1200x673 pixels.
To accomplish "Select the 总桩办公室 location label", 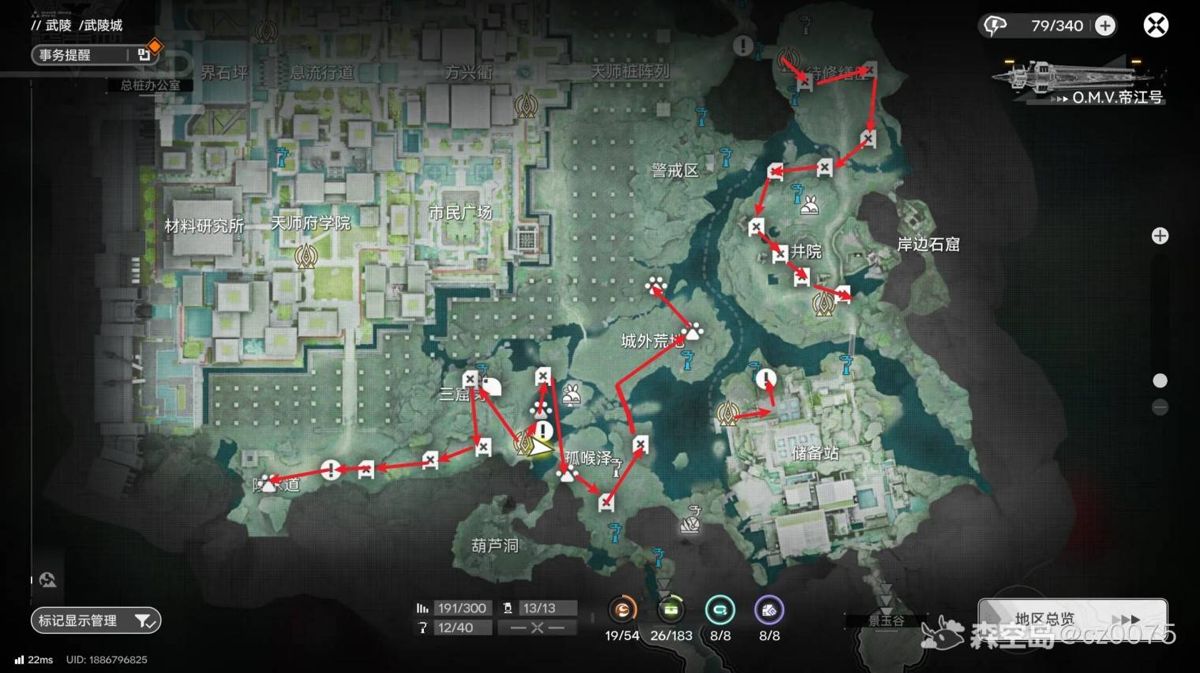I will click(x=150, y=86).
